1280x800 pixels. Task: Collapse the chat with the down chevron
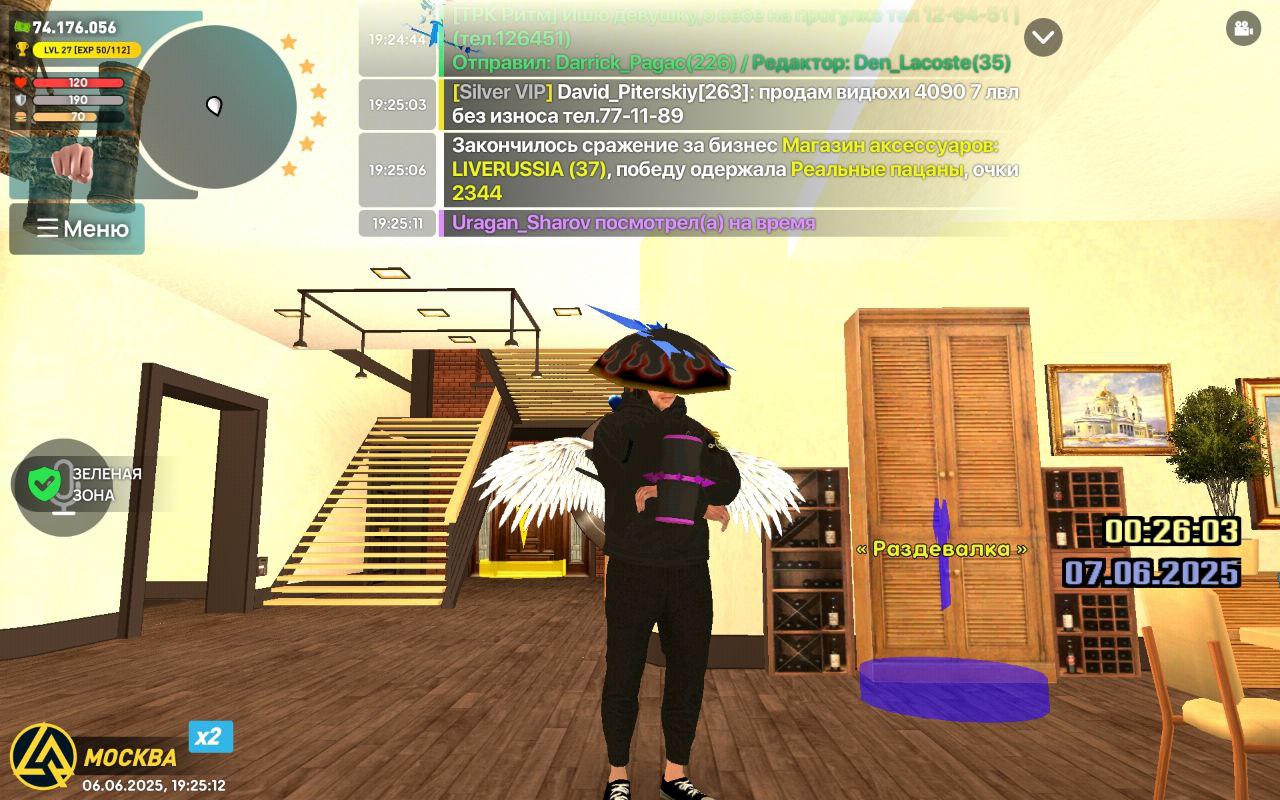1042,38
